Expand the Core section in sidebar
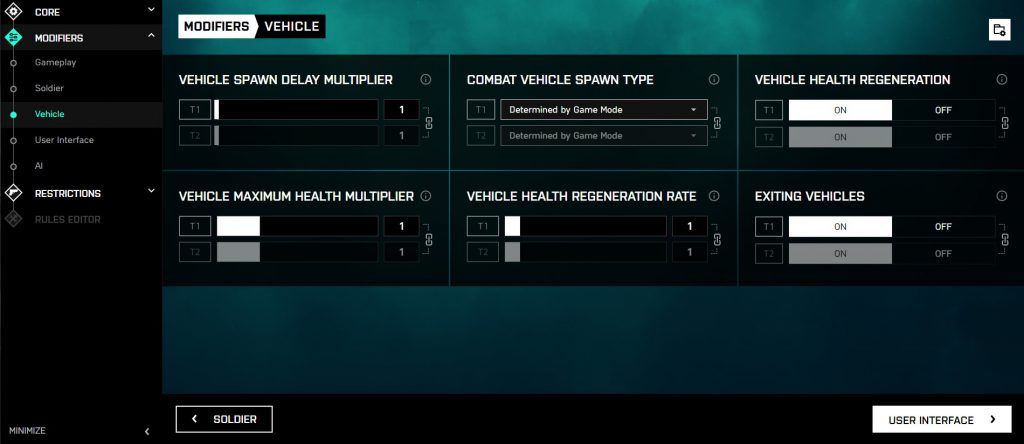 coord(80,12)
